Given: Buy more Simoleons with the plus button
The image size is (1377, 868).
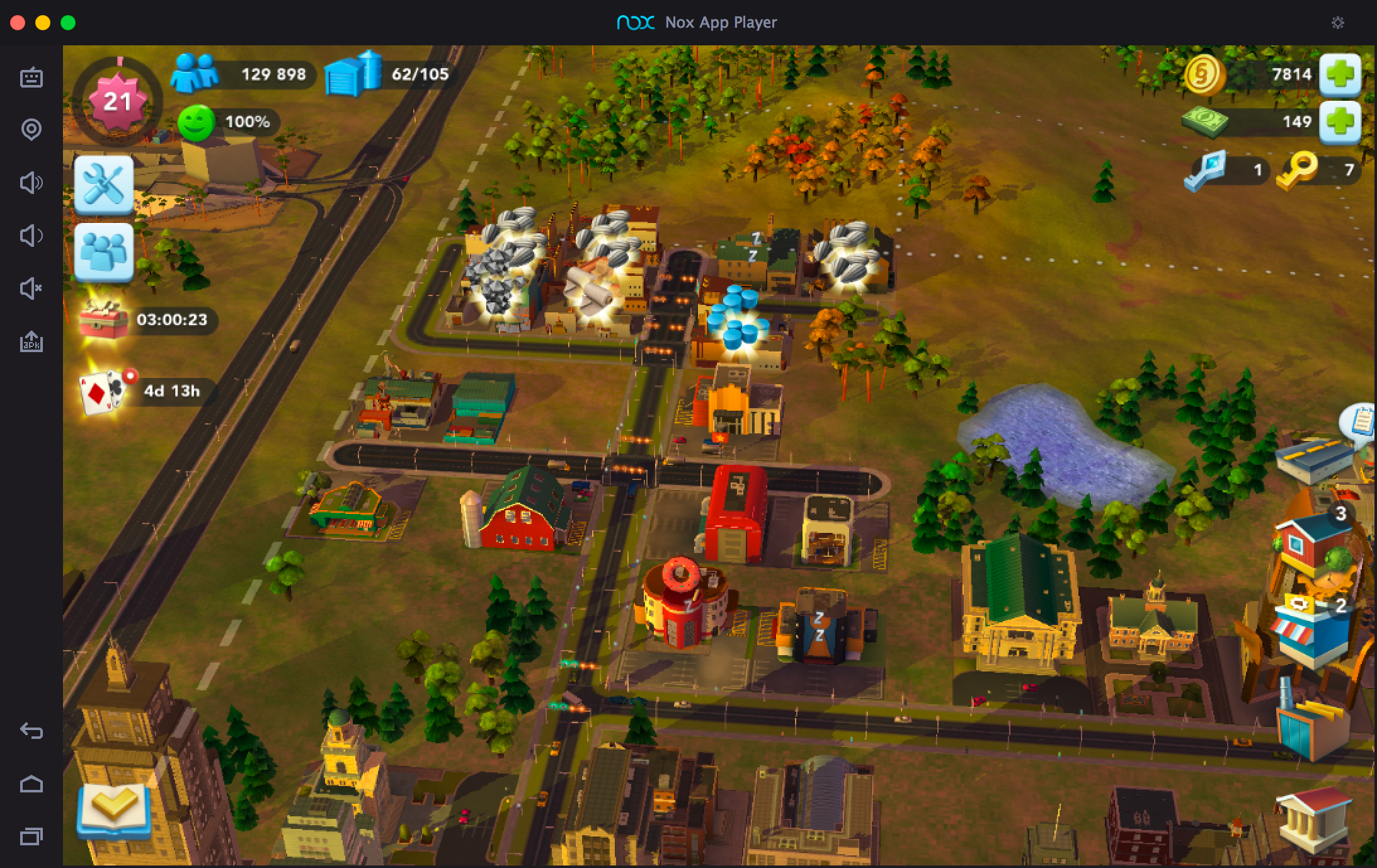Looking at the screenshot, I should (x=1340, y=75).
